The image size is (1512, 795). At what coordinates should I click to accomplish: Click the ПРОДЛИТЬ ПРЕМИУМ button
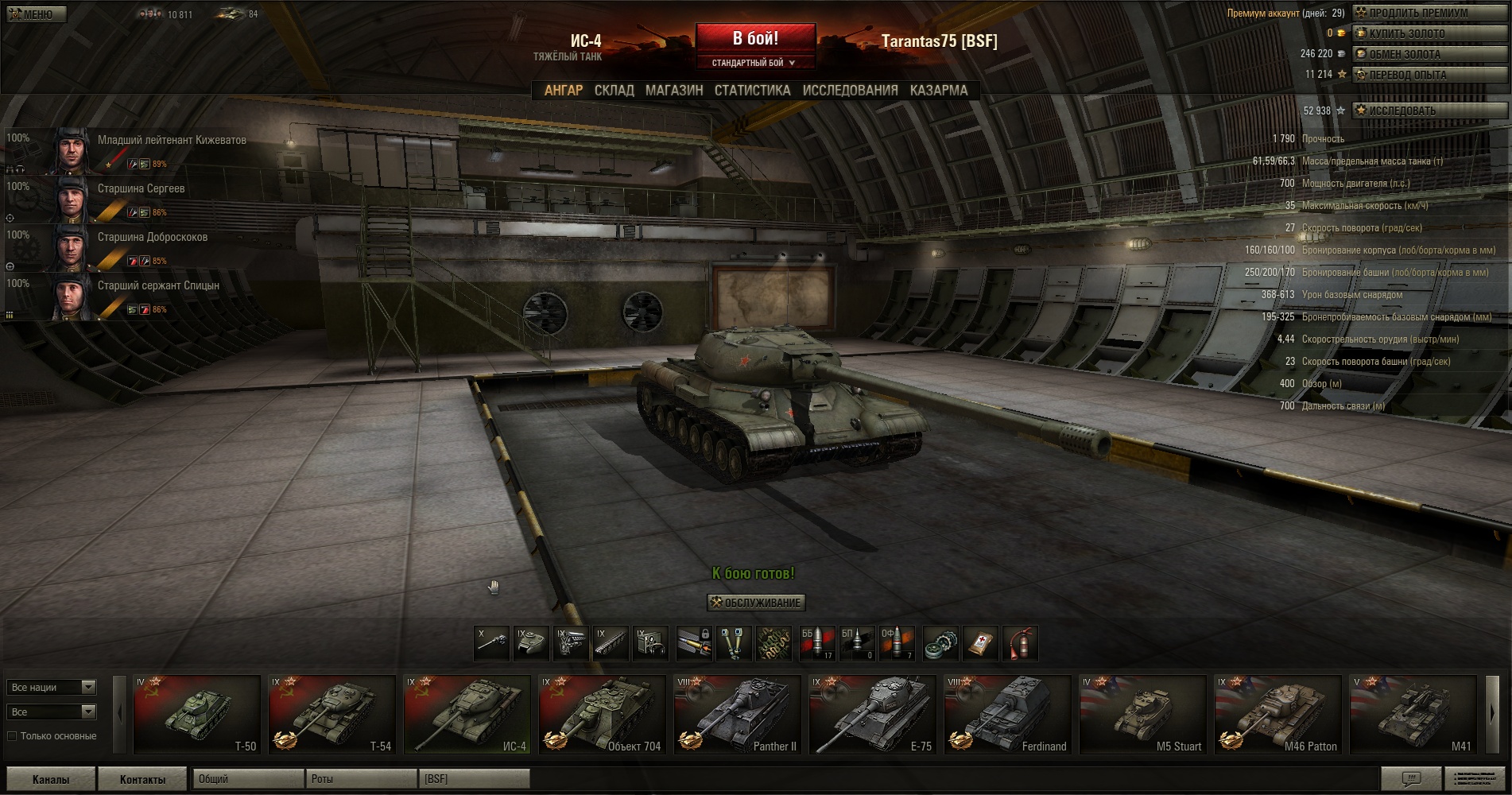(x=1429, y=13)
